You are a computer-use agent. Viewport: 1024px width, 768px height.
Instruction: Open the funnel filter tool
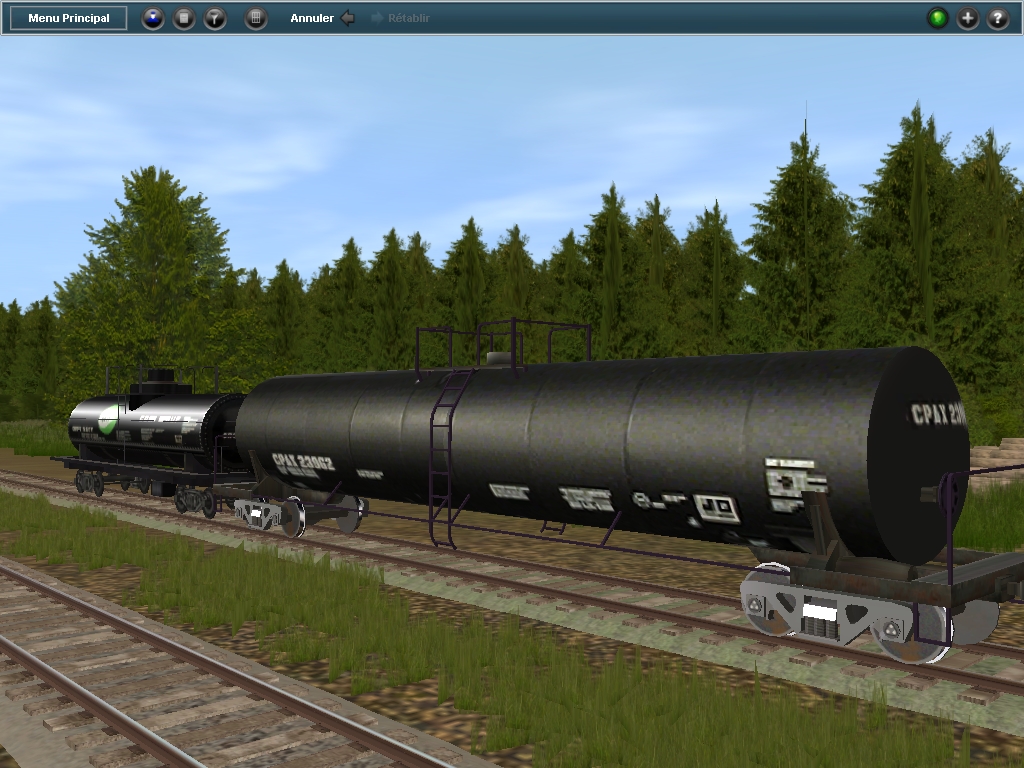[215, 18]
